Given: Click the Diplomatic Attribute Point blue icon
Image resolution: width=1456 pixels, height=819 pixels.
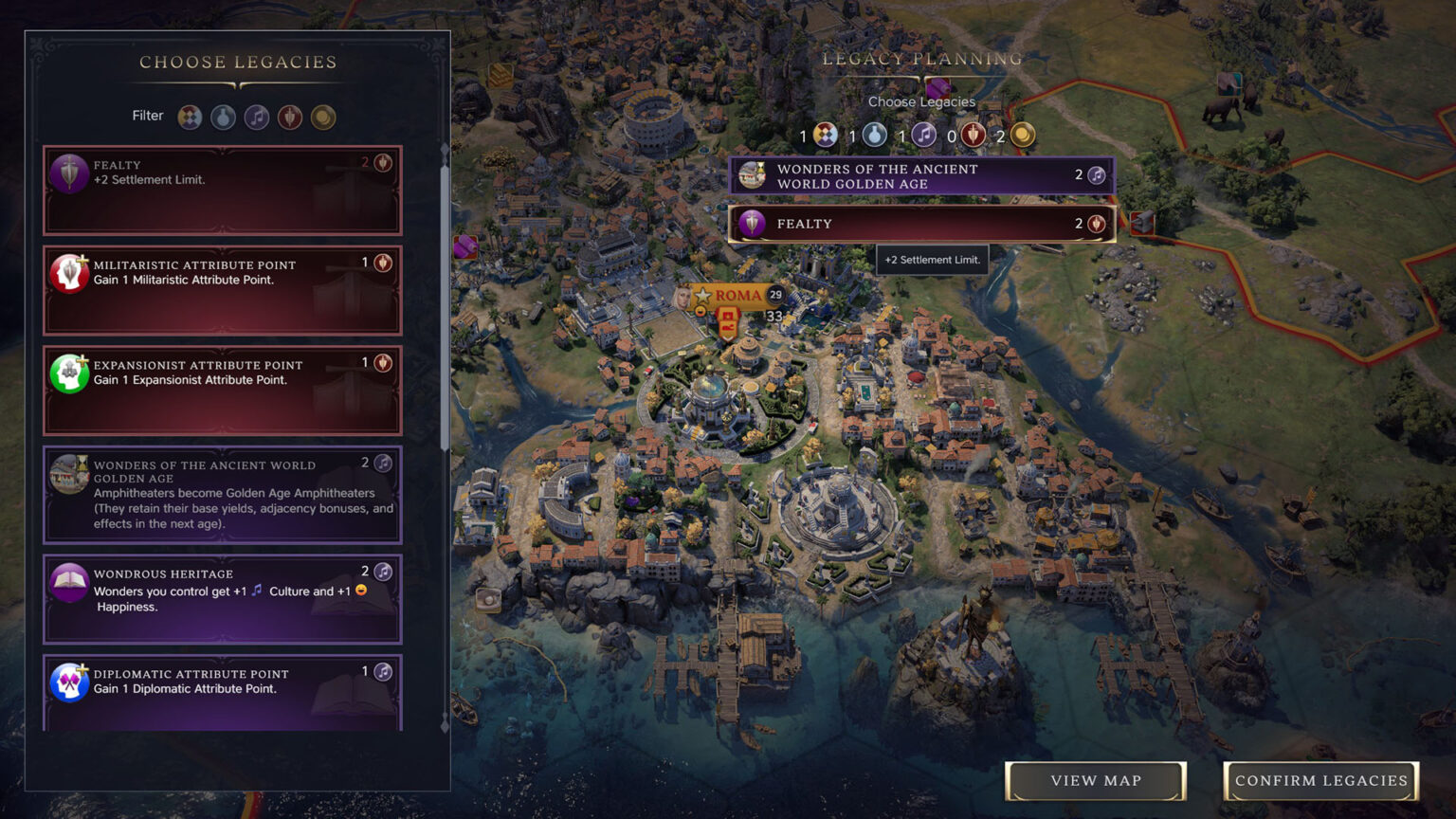Looking at the screenshot, I should pos(66,682).
